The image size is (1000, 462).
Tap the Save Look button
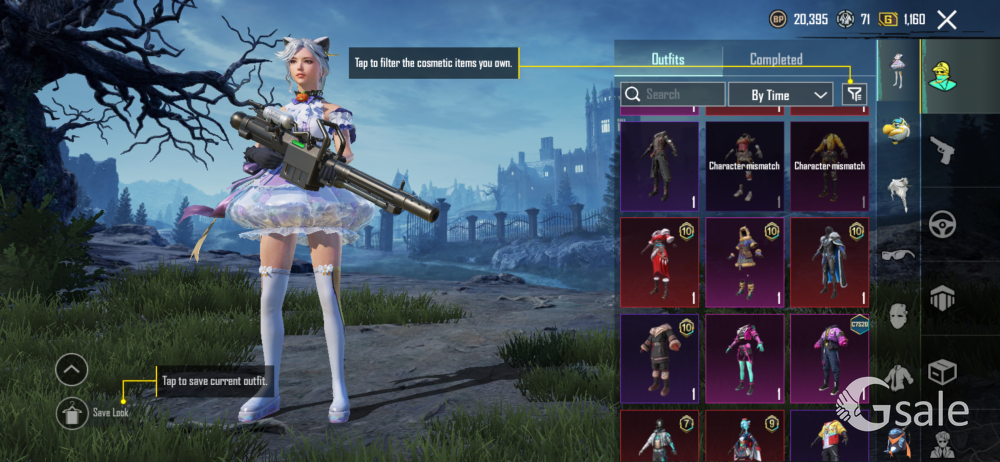pyautogui.click(x=73, y=410)
